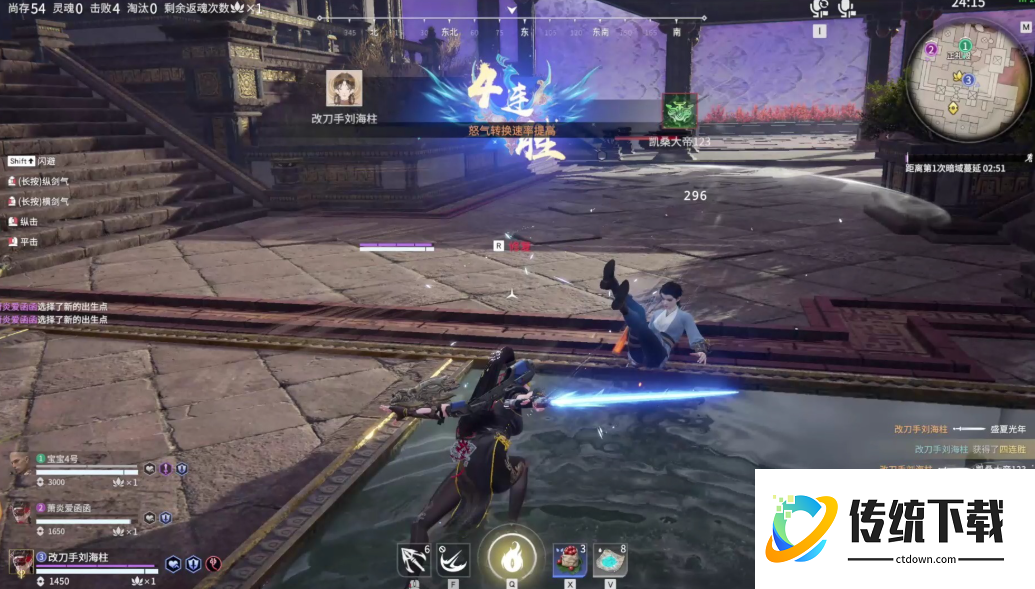
Task: Select teammate 萧炎爱函函 portrait
Action: tap(19, 513)
